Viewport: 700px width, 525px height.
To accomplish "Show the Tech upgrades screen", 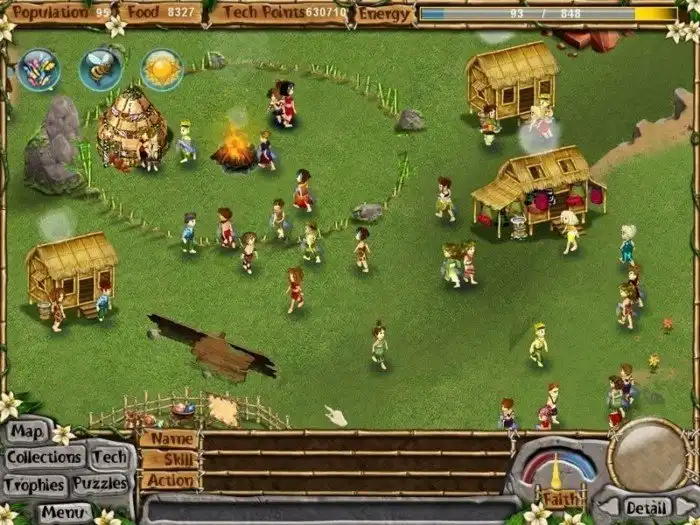I will [x=109, y=457].
